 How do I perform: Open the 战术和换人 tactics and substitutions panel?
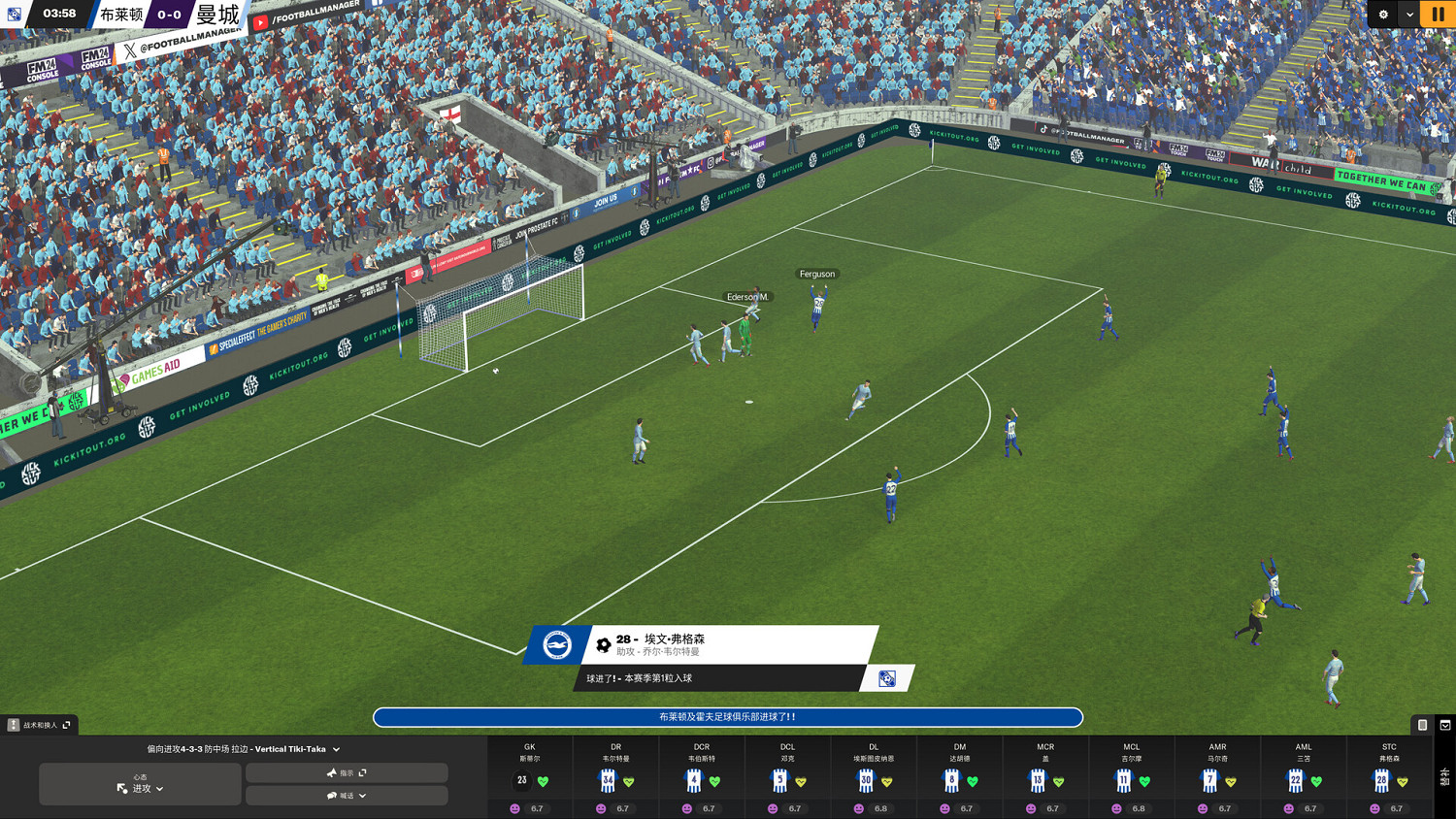pyautogui.click(x=40, y=725)
